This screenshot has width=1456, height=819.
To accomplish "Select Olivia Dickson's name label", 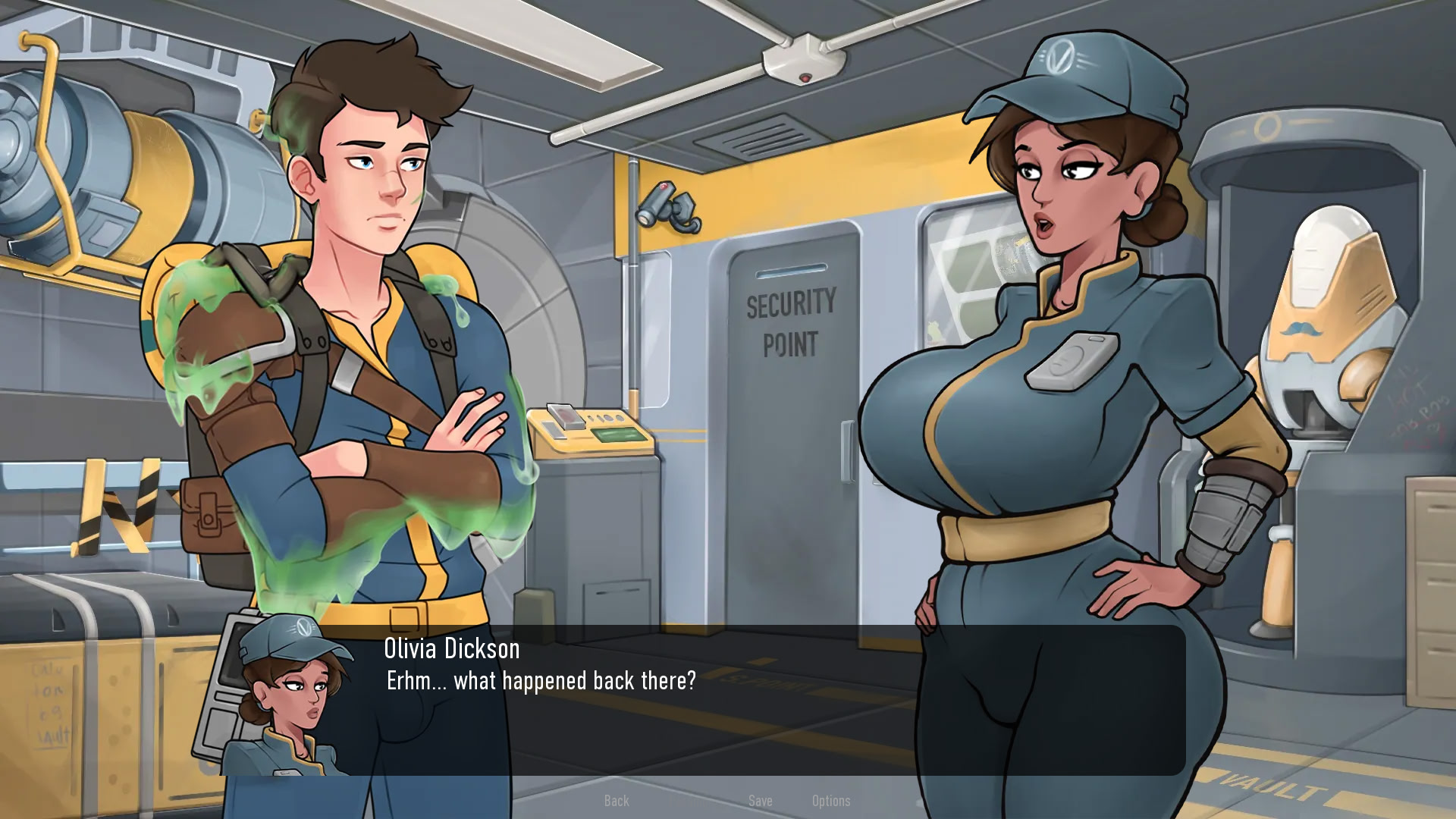I will pyautogui.click(x=449, y=648).
